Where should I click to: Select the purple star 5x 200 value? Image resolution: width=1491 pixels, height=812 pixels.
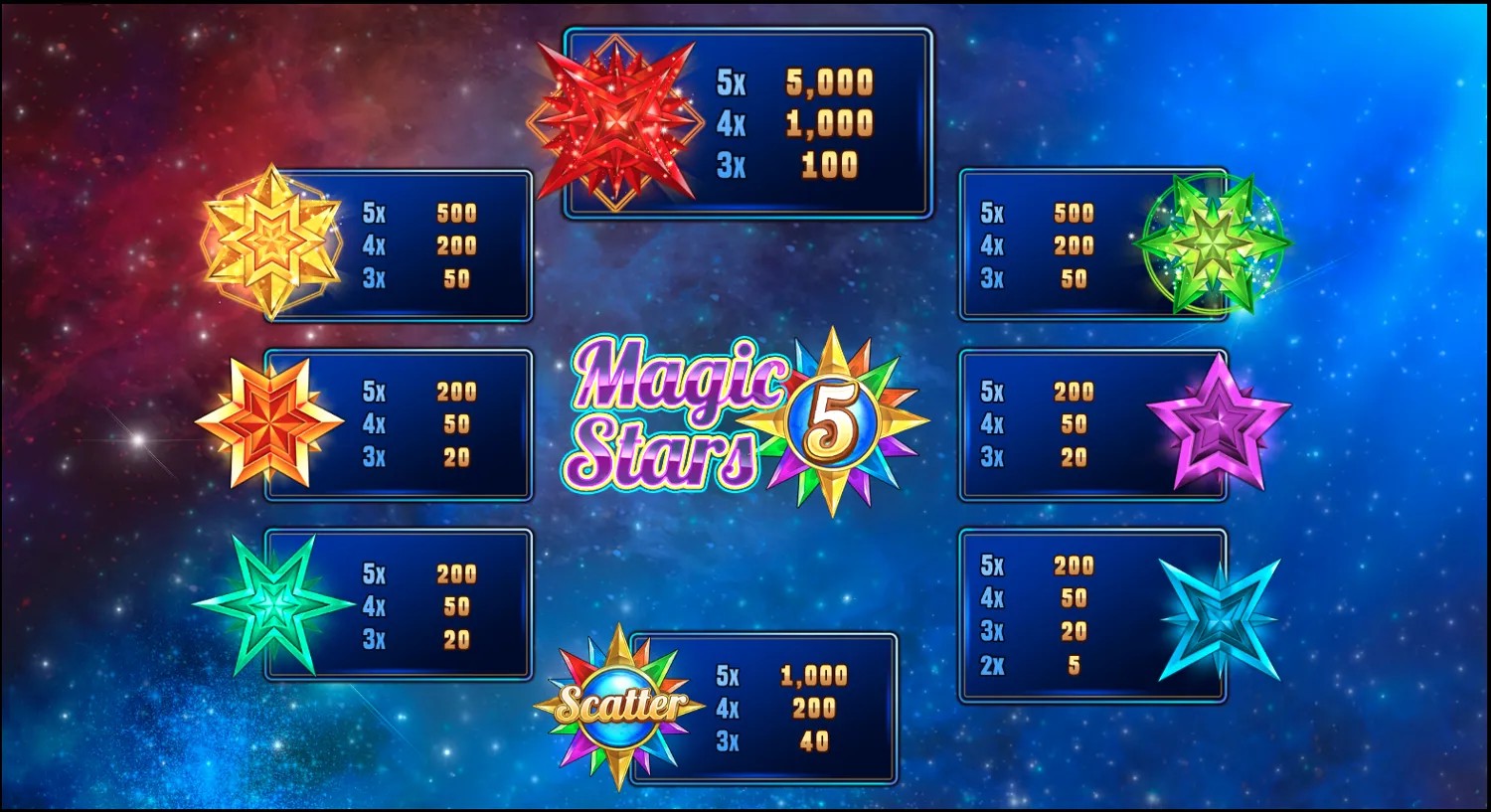(x=1074, y=391)
